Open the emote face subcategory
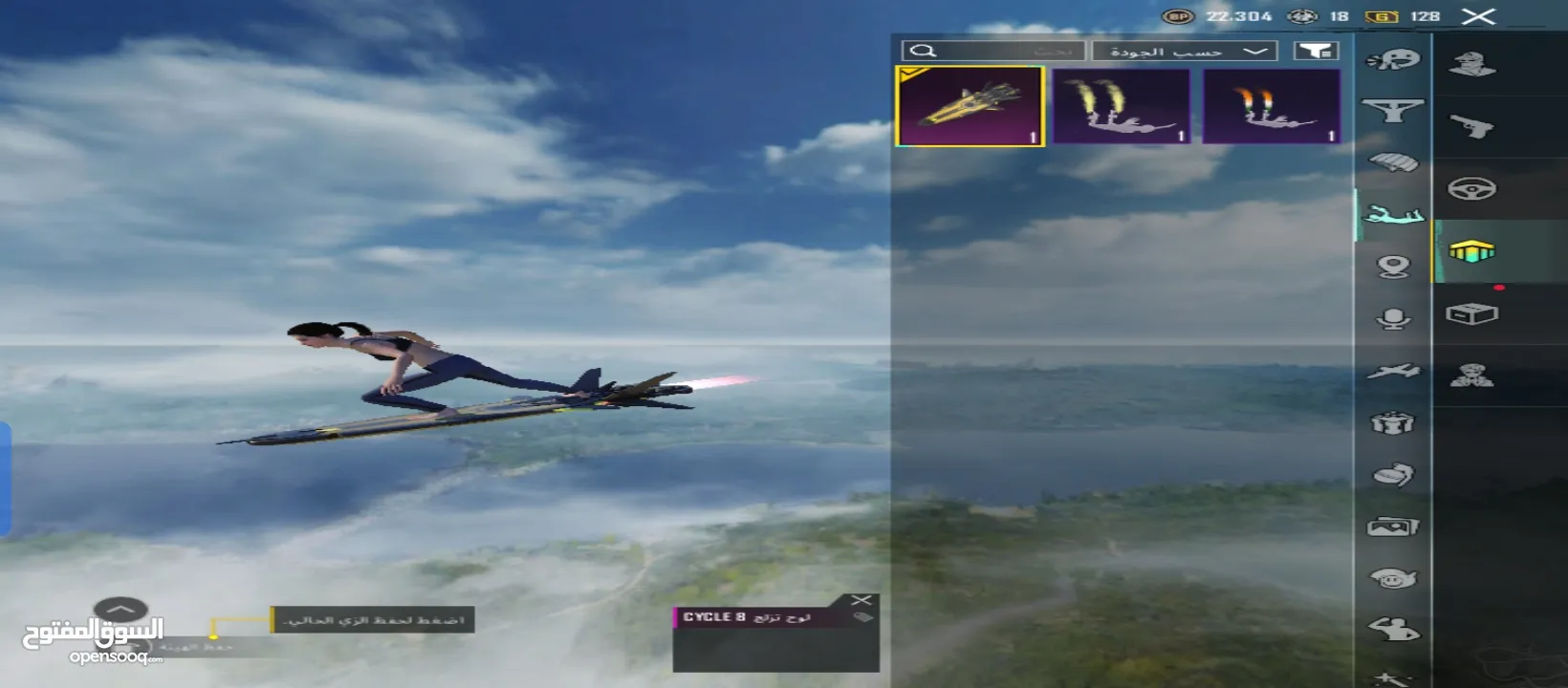The height and width of the screenshot is (688, 1568). pyautogui.click(x=1393, y=60)
